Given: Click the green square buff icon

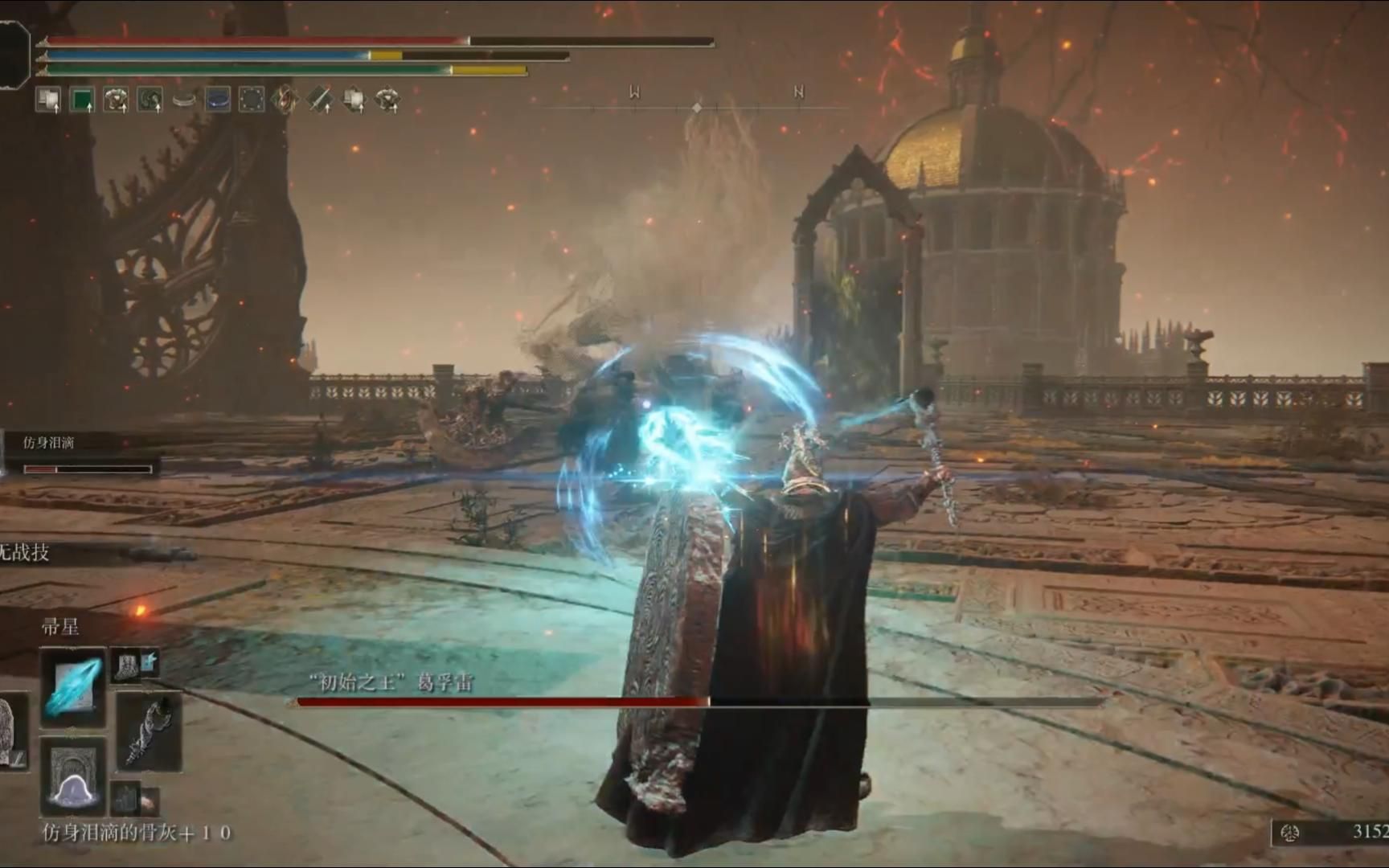Looking at the screenshot, I should 82,100.
